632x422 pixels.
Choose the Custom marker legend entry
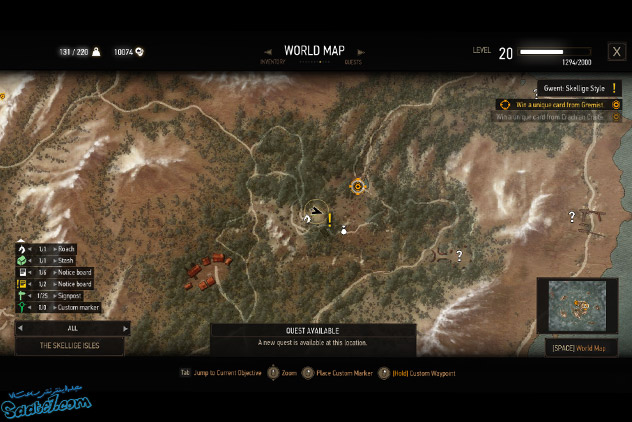(x=60, y=308)
